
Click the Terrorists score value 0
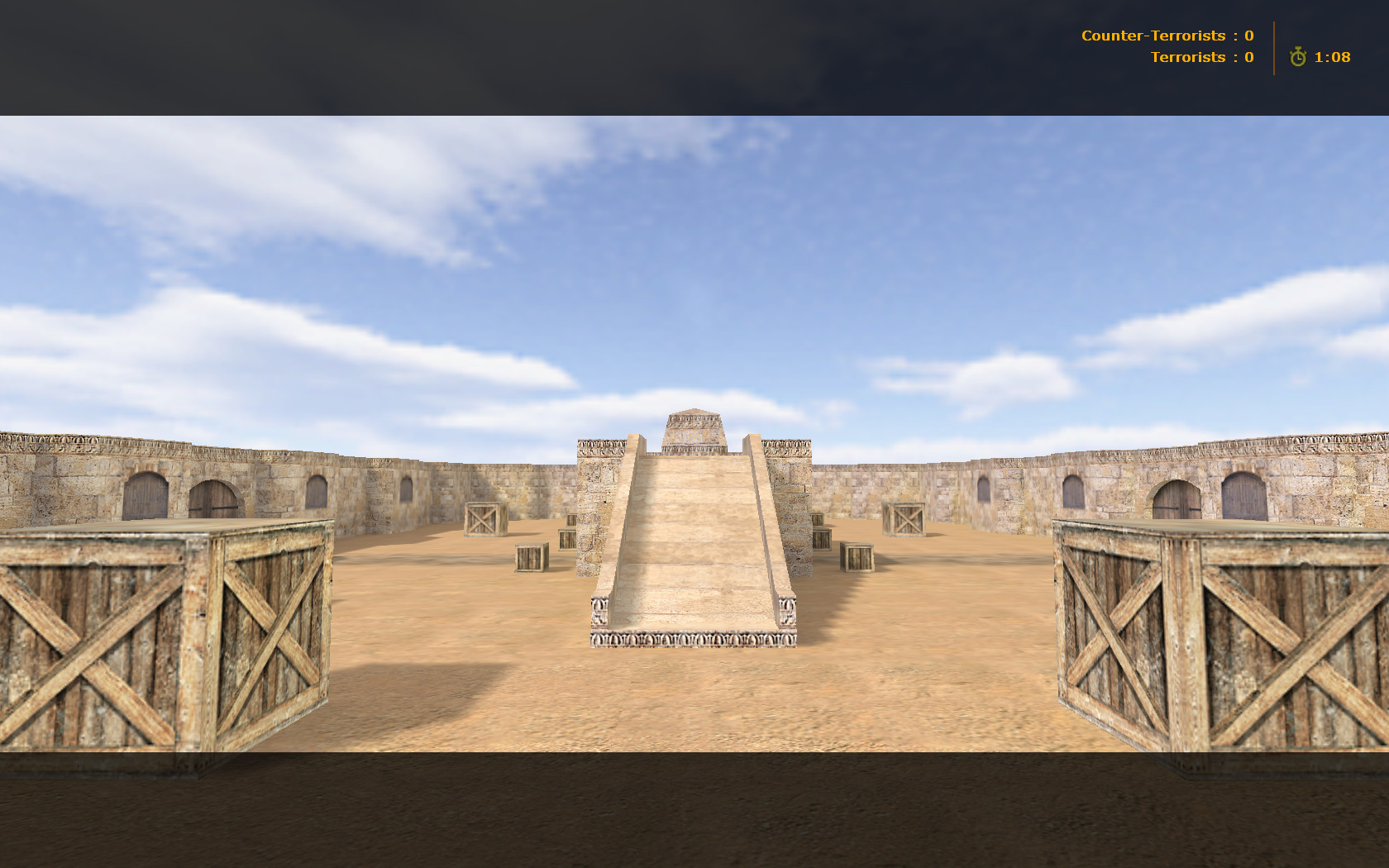click(1249, 57)
